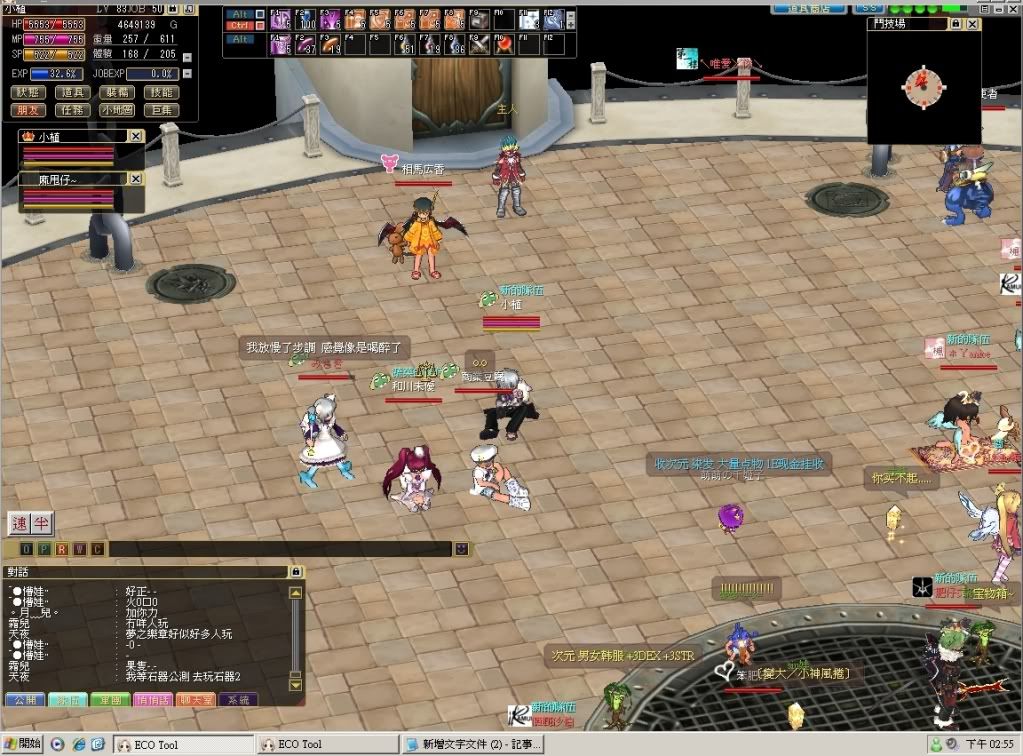Close the 廃用仔~ party member panel
Image resolution: width=1023 pixels, height=756 pixels.
tap(136, 179)
